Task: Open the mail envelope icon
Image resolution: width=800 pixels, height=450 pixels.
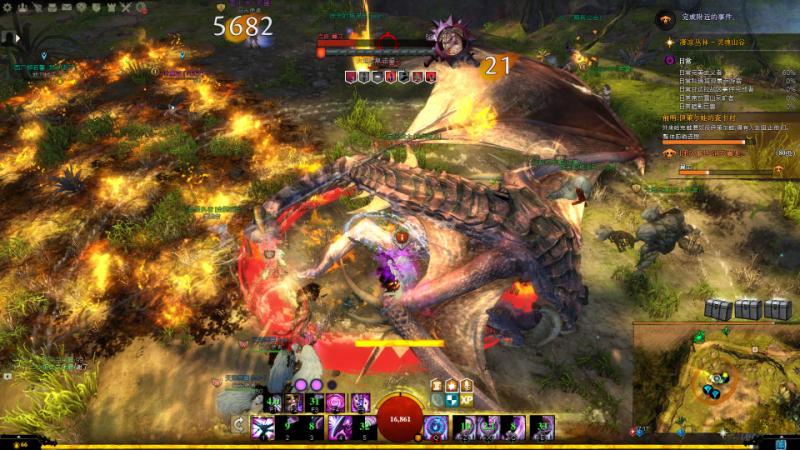Action: click(66, 8)
